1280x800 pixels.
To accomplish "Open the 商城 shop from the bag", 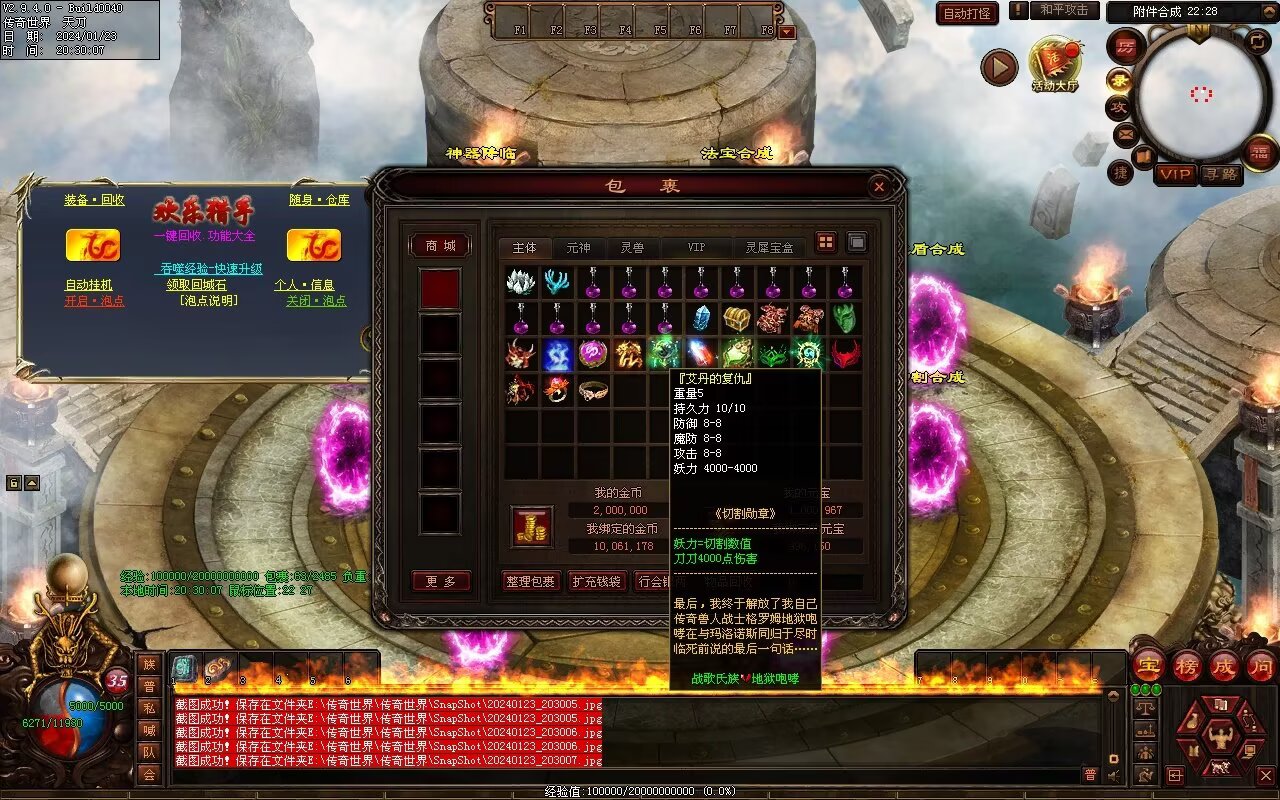I will [x=440, y=246].
